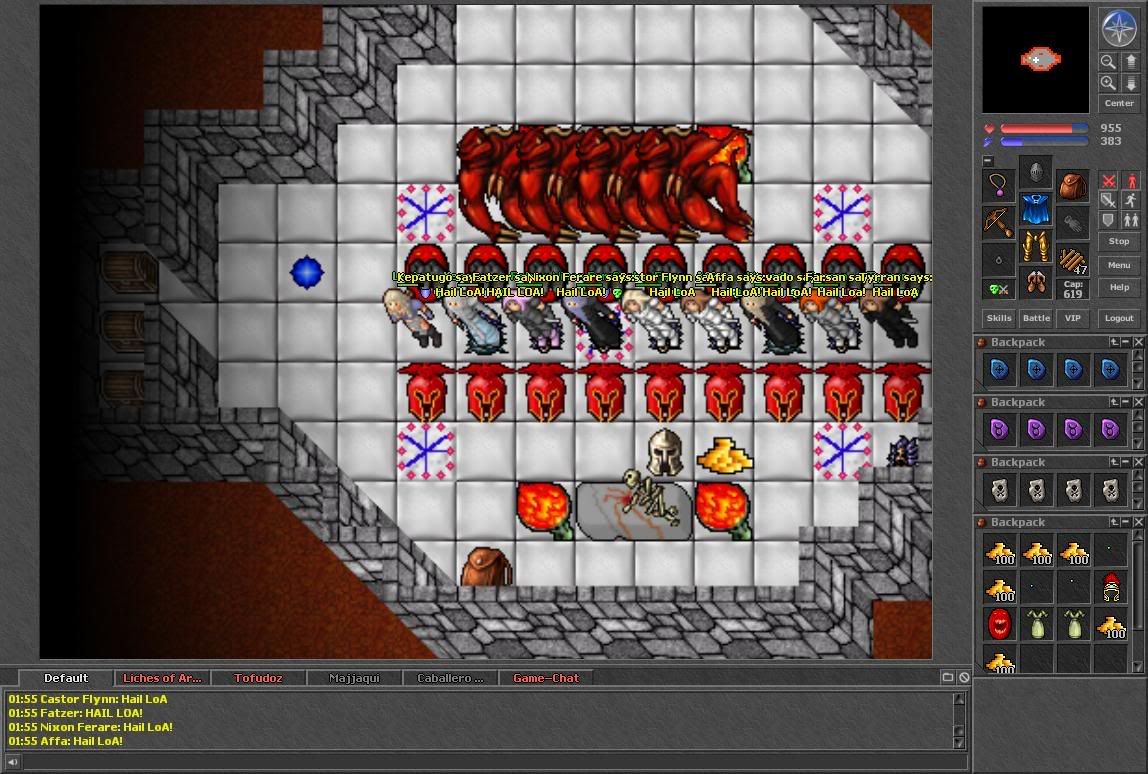The width and height of the screenshot is (1148, 774).
Task: Select the golden legs equipment slot
Action: [1036, 247]
